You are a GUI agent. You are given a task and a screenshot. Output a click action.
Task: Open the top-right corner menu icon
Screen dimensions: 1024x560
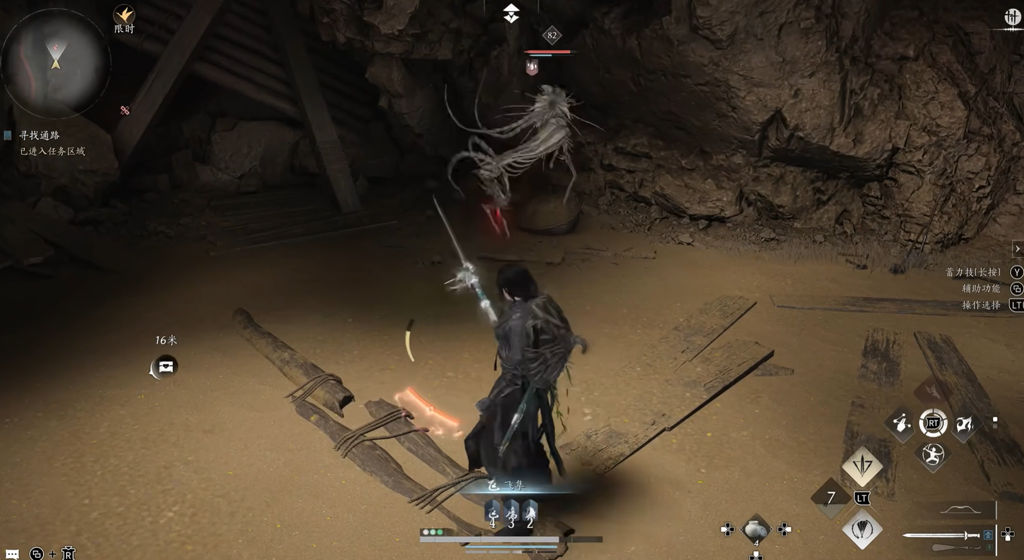click(x=1011, y=17)
